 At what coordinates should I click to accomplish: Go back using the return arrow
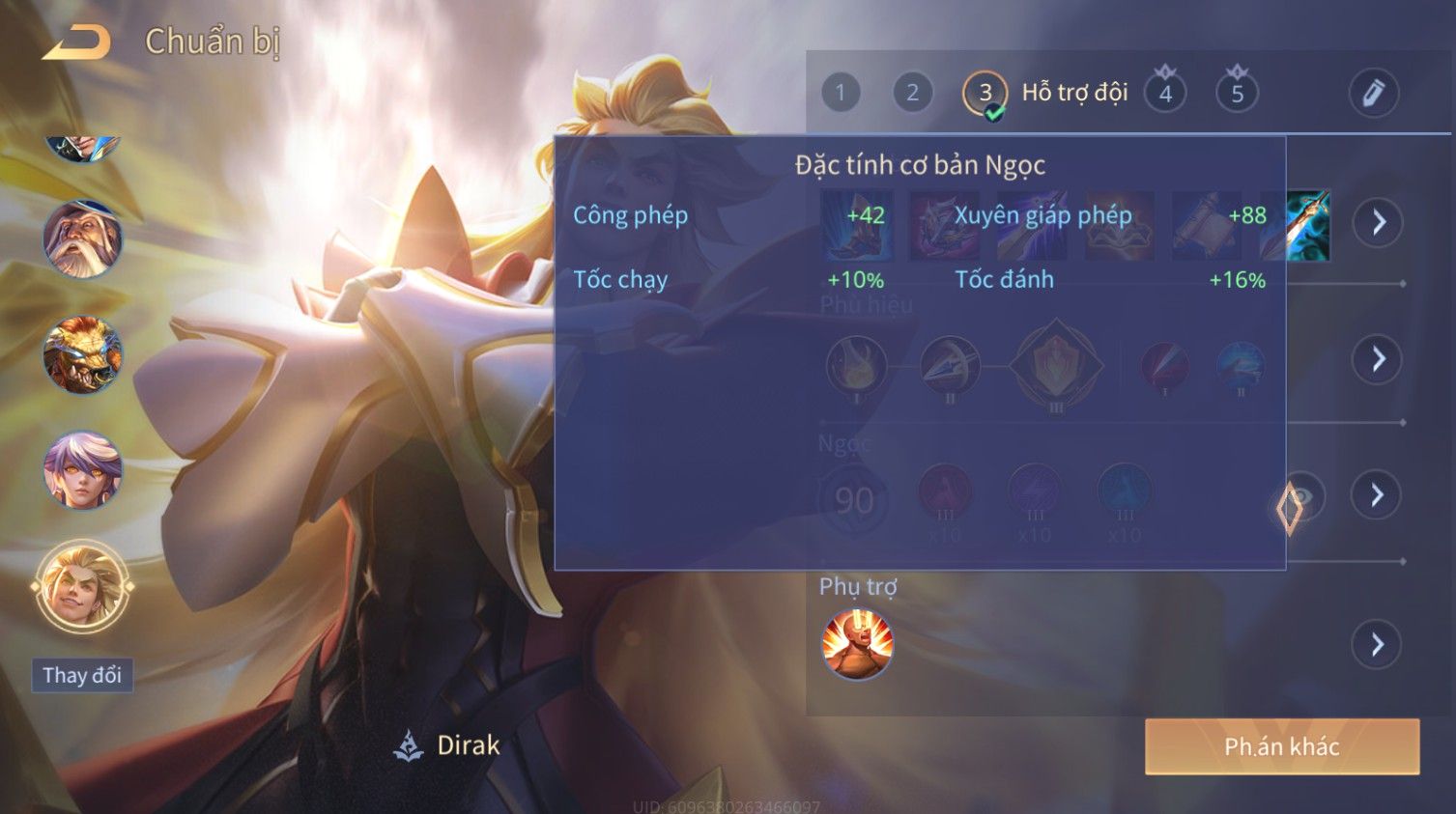76,42
